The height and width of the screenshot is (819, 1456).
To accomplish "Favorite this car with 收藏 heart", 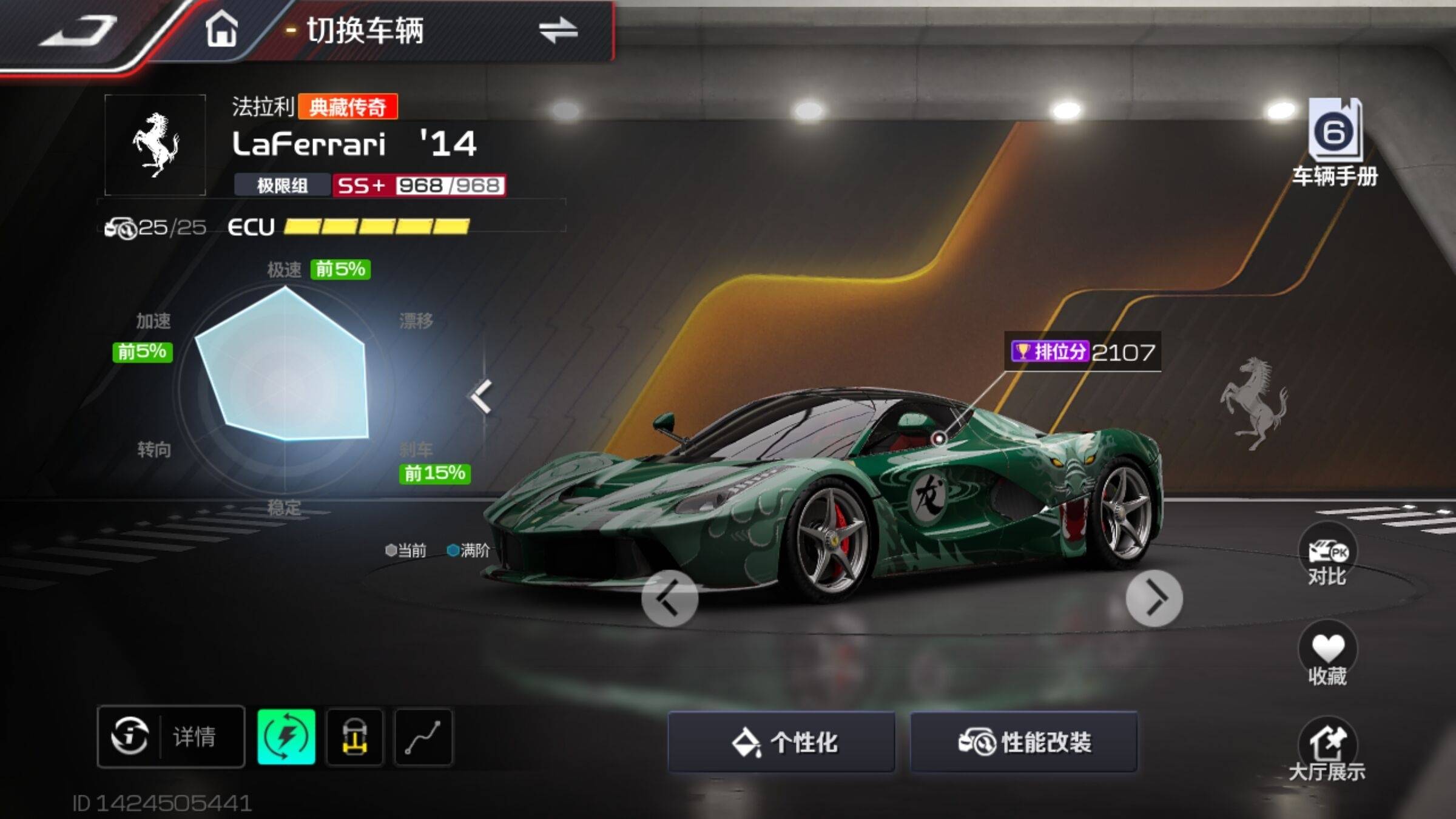I will click(1327, 654).
